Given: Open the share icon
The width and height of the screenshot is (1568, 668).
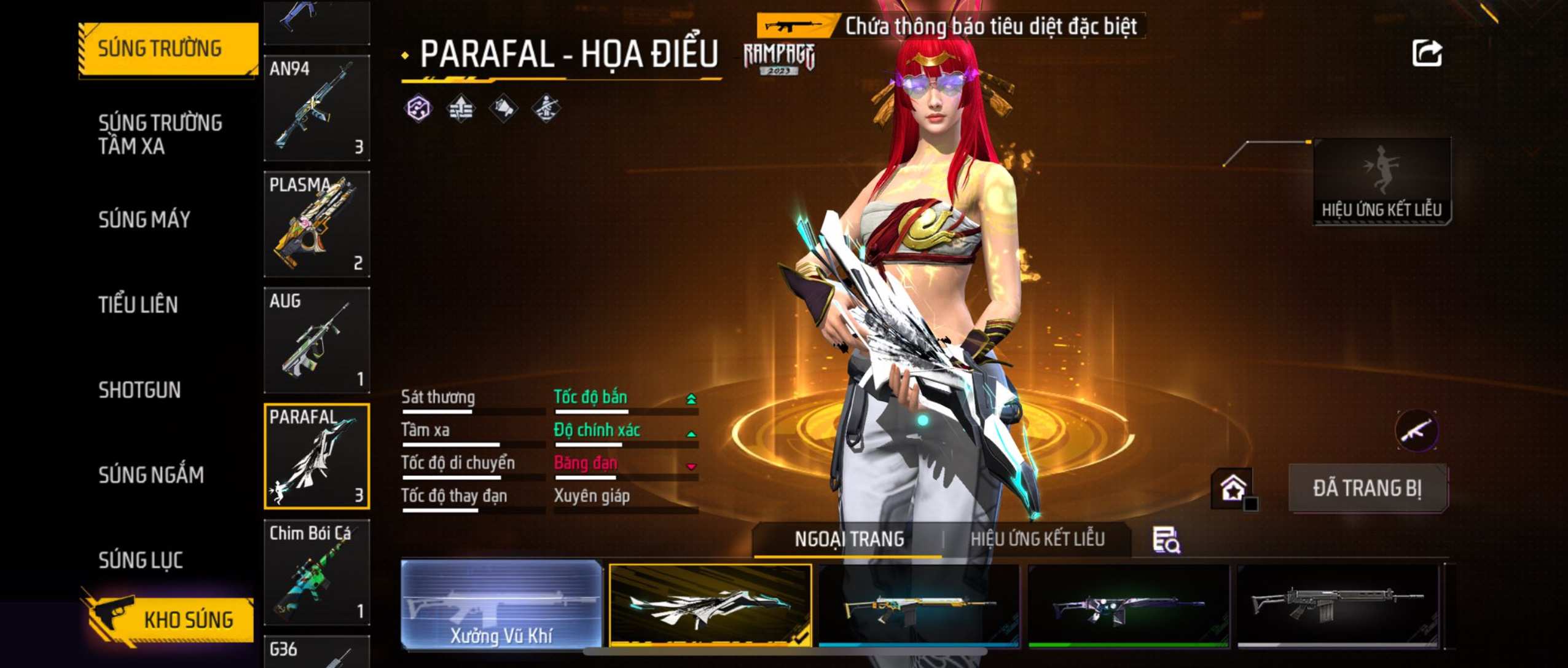Looking at the screenshot, I should (1426, 53).
